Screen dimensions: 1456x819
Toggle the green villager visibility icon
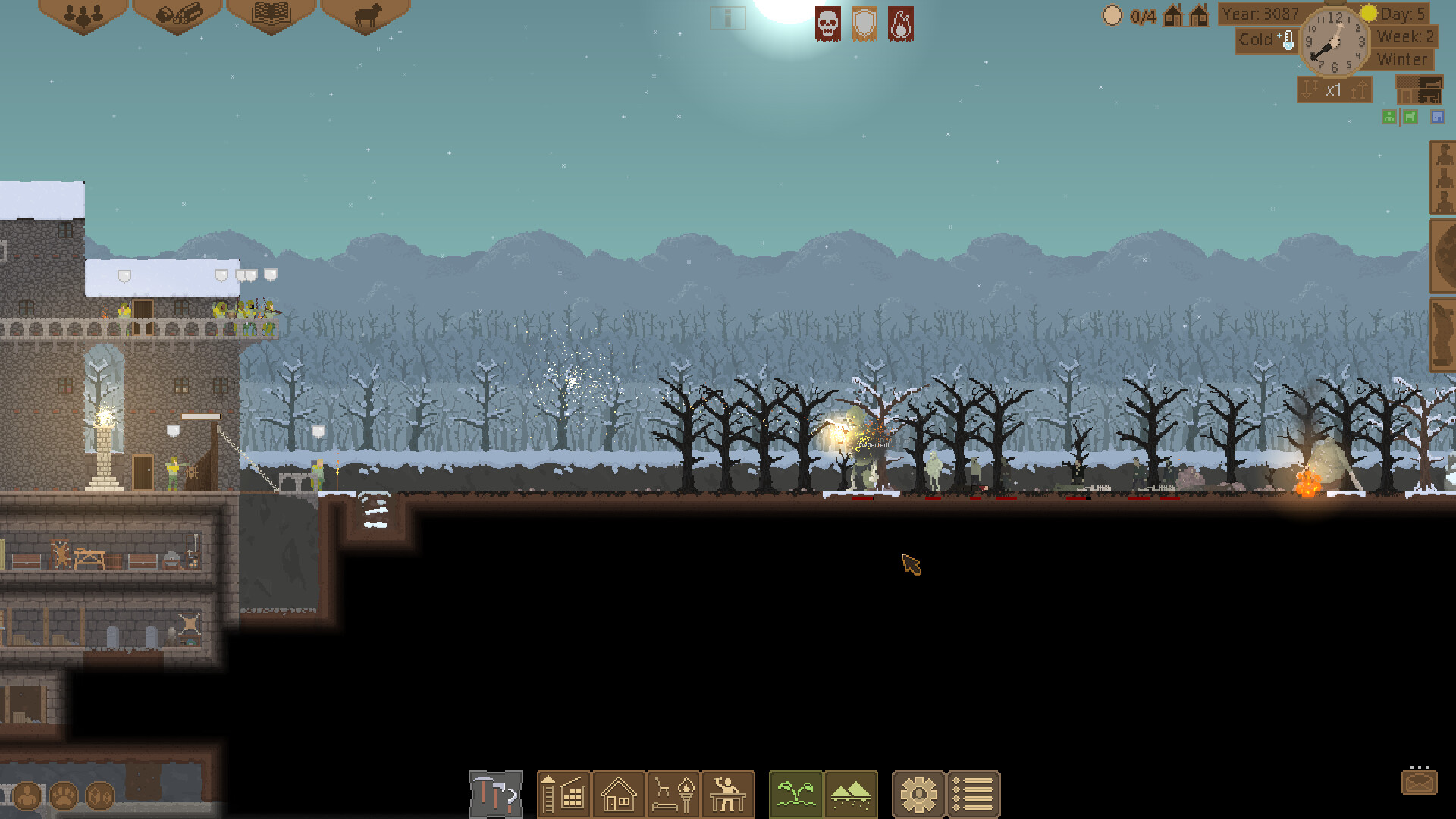(1389, 117)
